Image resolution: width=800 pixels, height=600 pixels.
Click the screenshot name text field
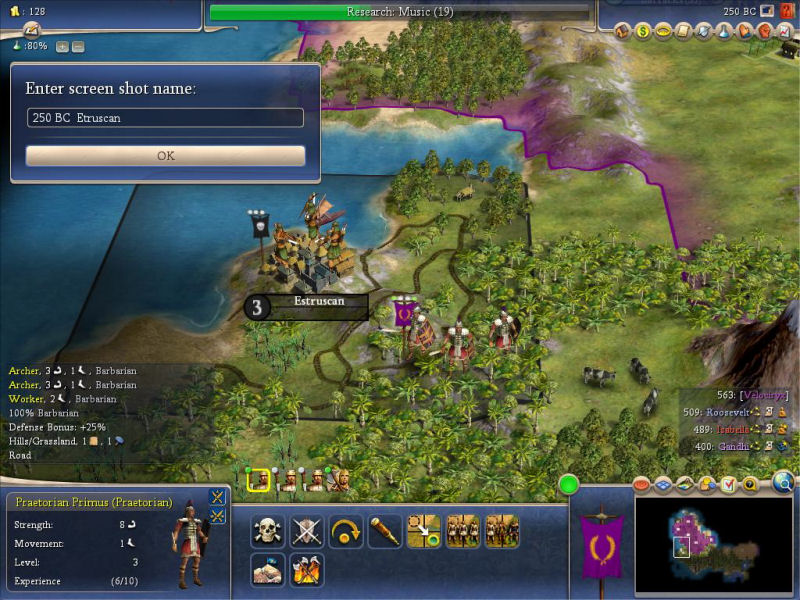click(165, 118)
